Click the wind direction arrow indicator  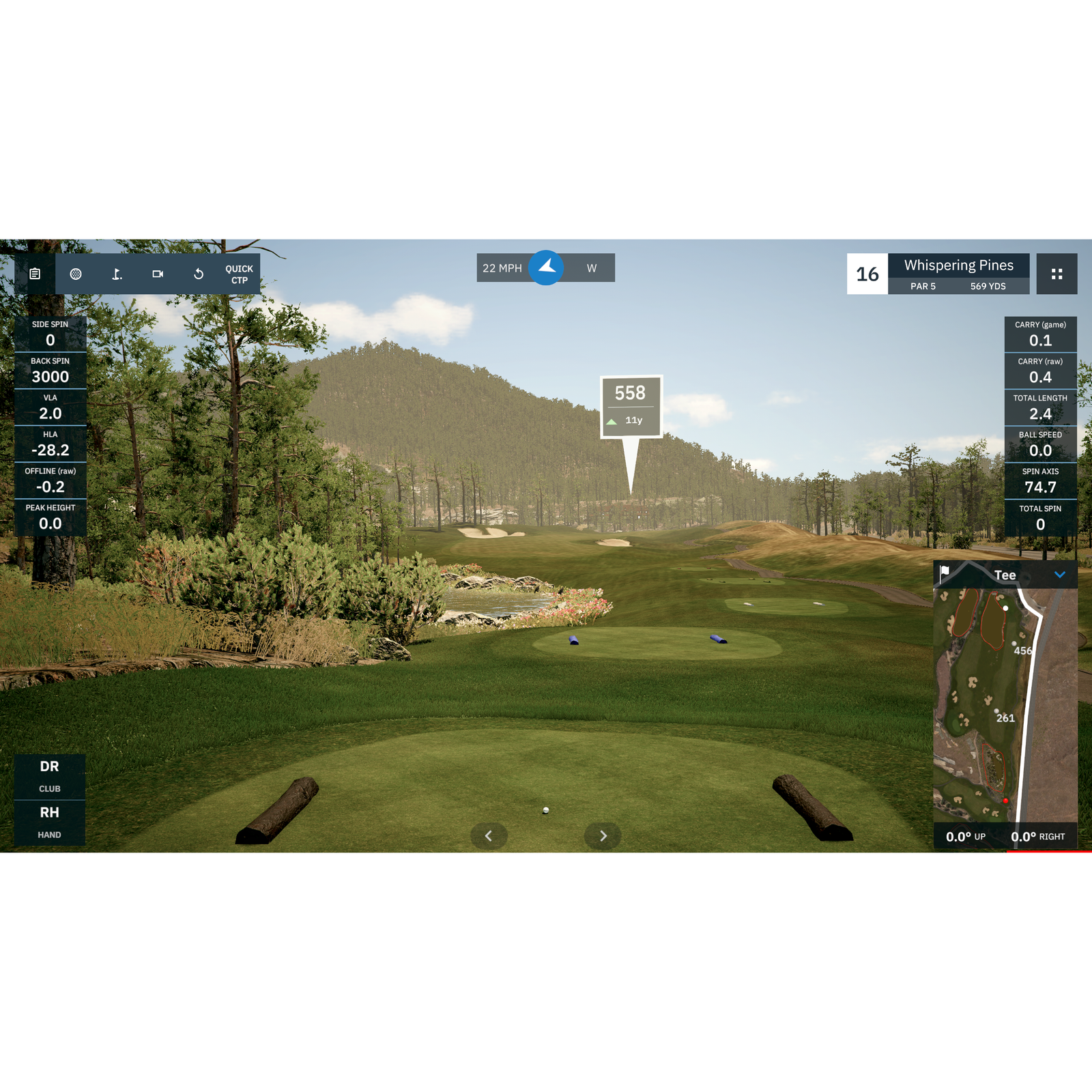547,268
